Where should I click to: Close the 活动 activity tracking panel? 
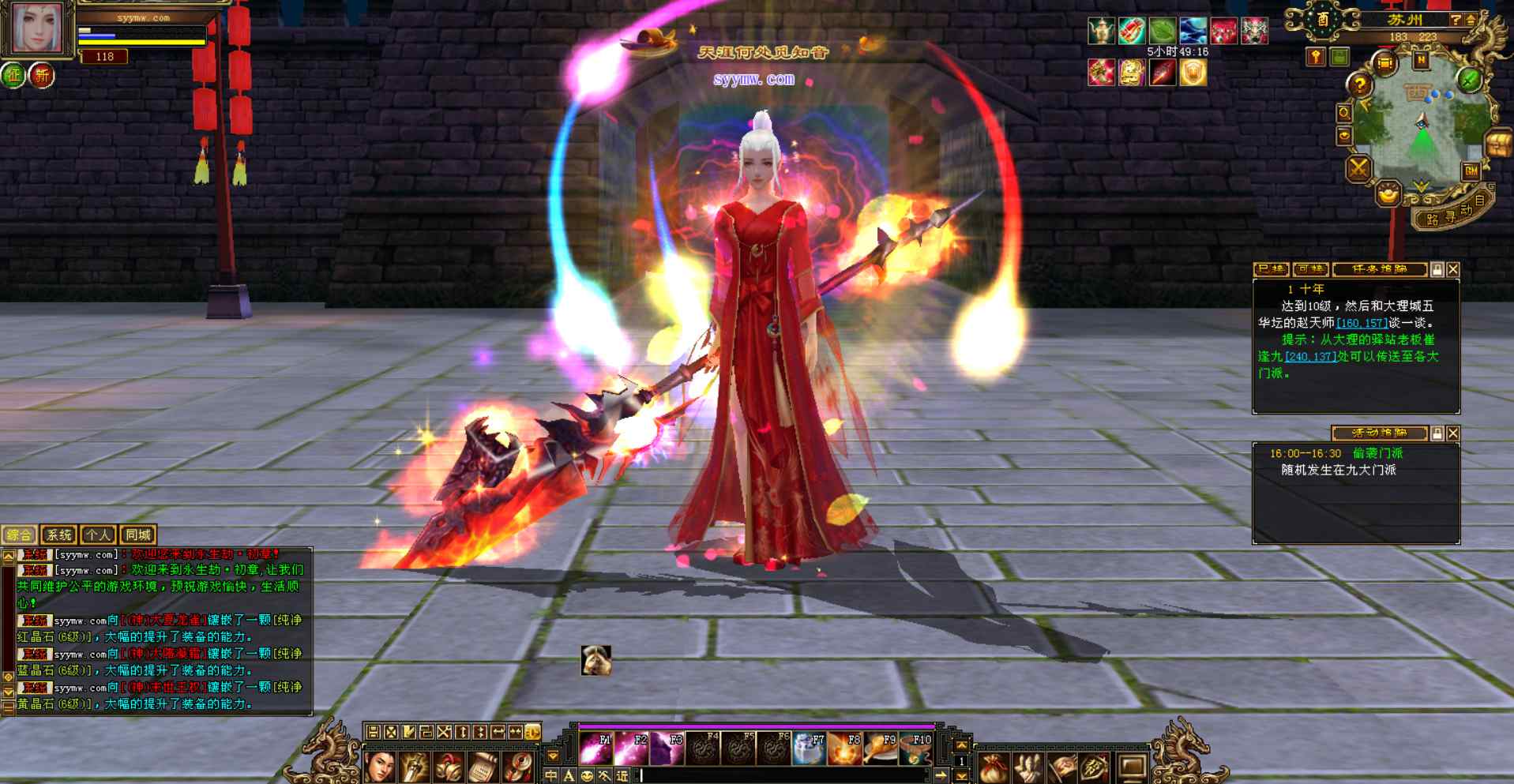click(1453, 433)
